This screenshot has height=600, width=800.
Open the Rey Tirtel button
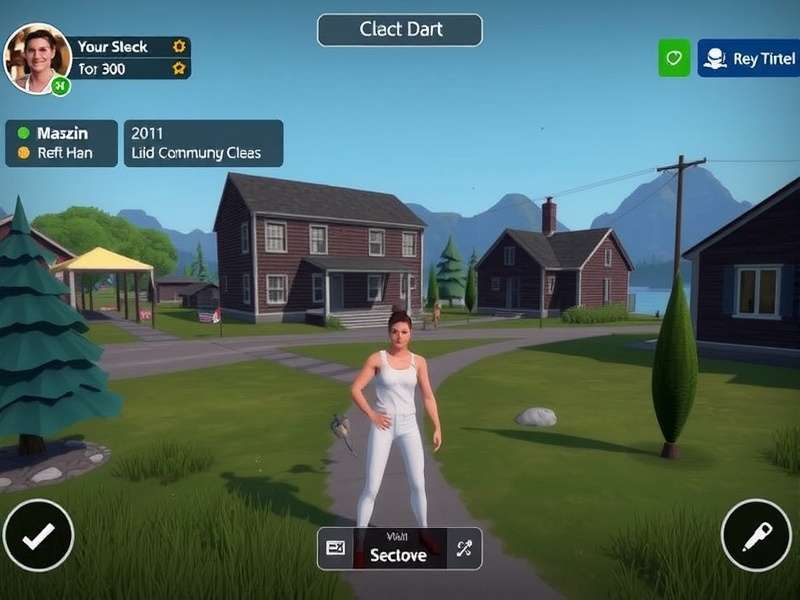pyautogui.click(x=748, y=58)
